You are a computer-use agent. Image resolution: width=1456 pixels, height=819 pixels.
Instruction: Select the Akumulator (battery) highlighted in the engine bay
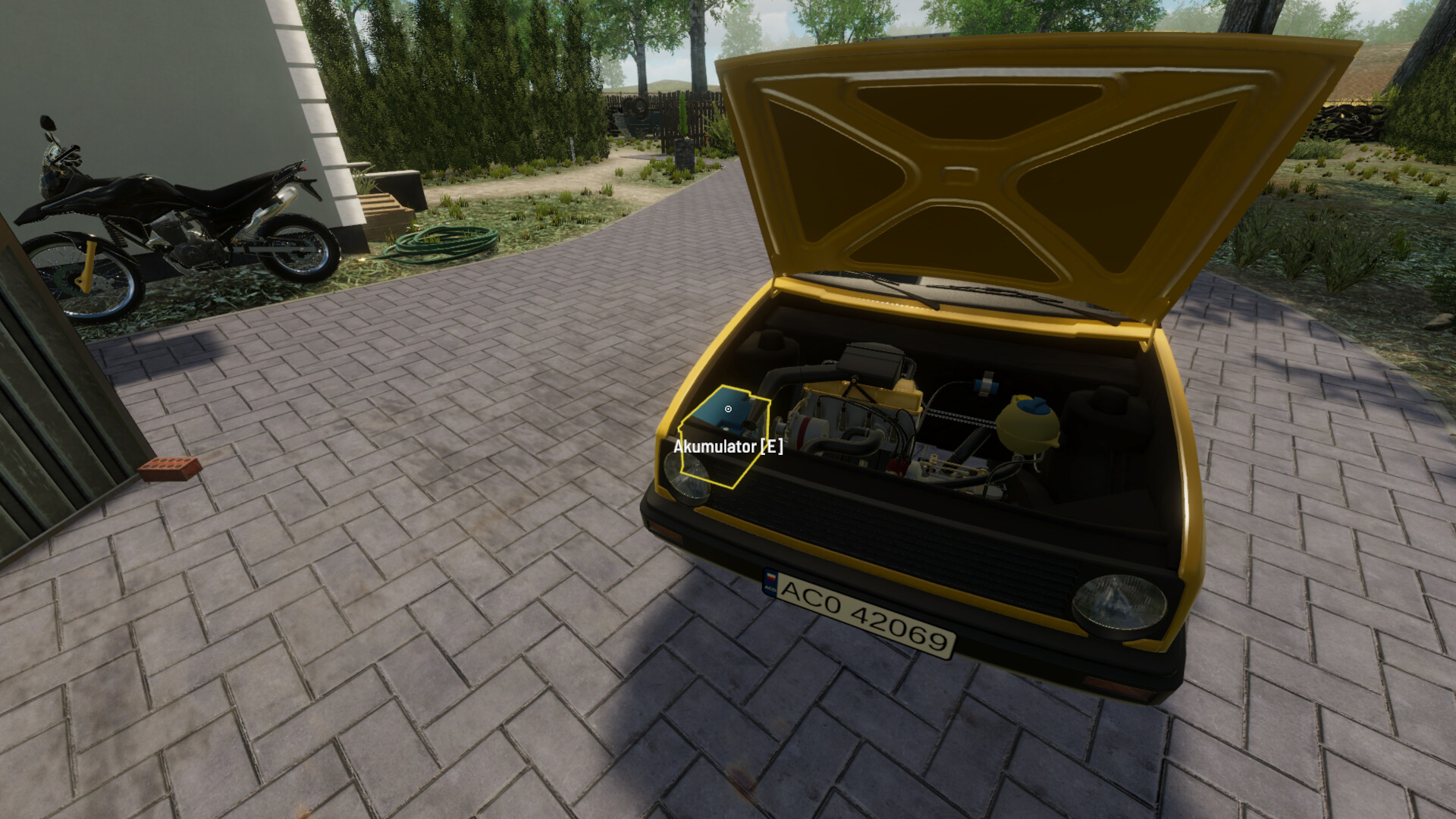coord(727,409)
